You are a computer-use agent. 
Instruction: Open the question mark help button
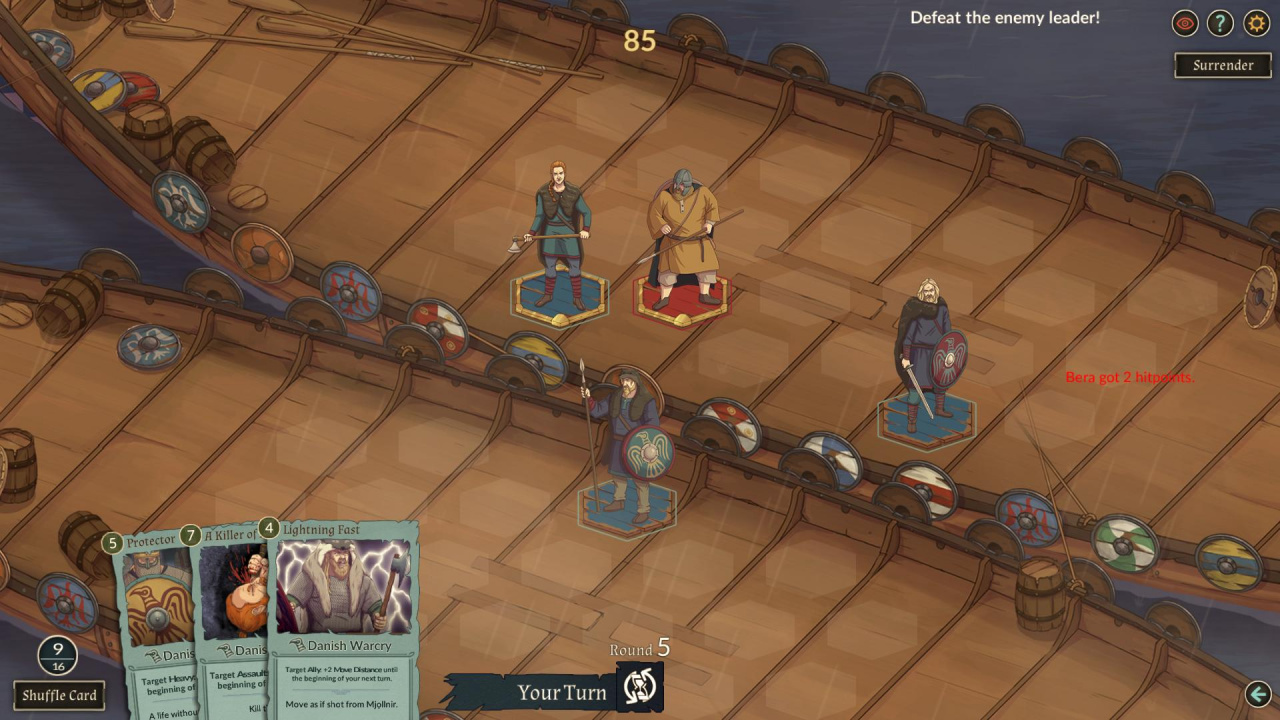coord(1220,23)
